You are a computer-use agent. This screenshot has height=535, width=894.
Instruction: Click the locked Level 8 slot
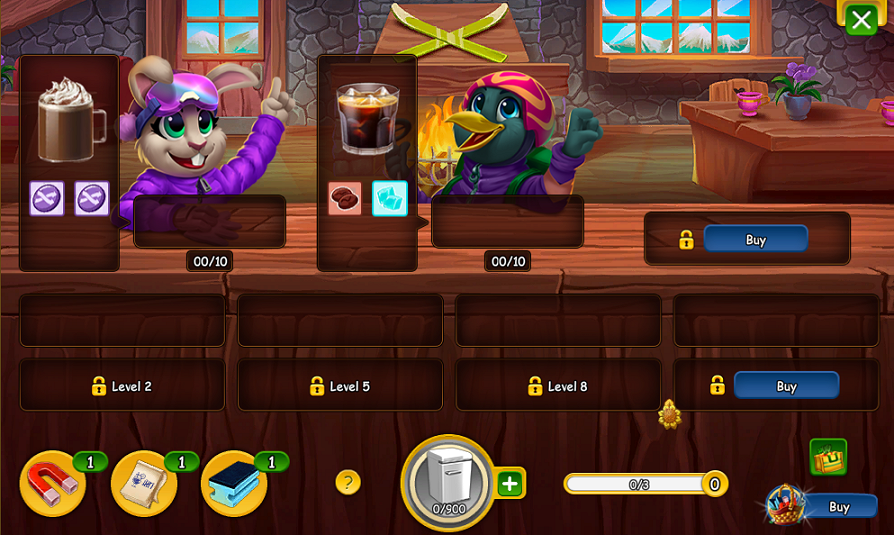click(x=558, y=386)
